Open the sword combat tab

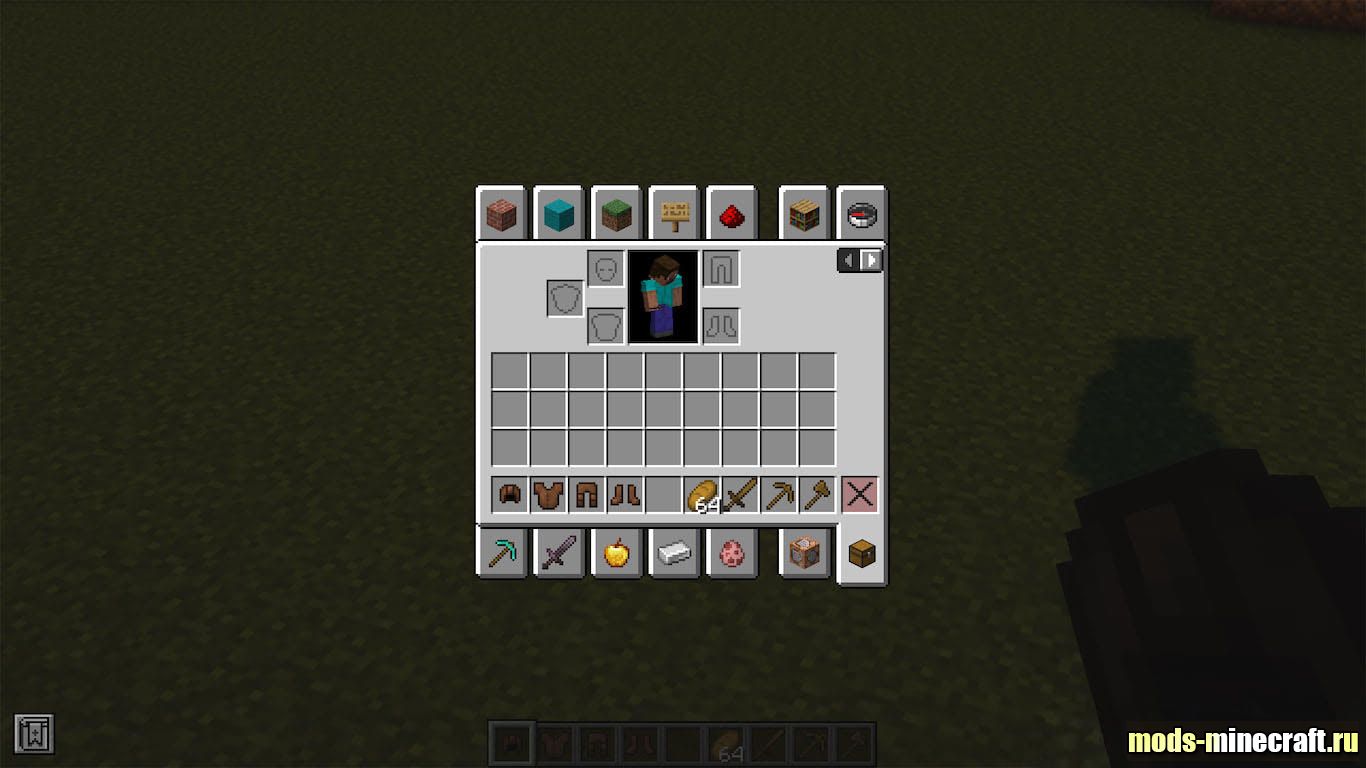pos(558,553)
